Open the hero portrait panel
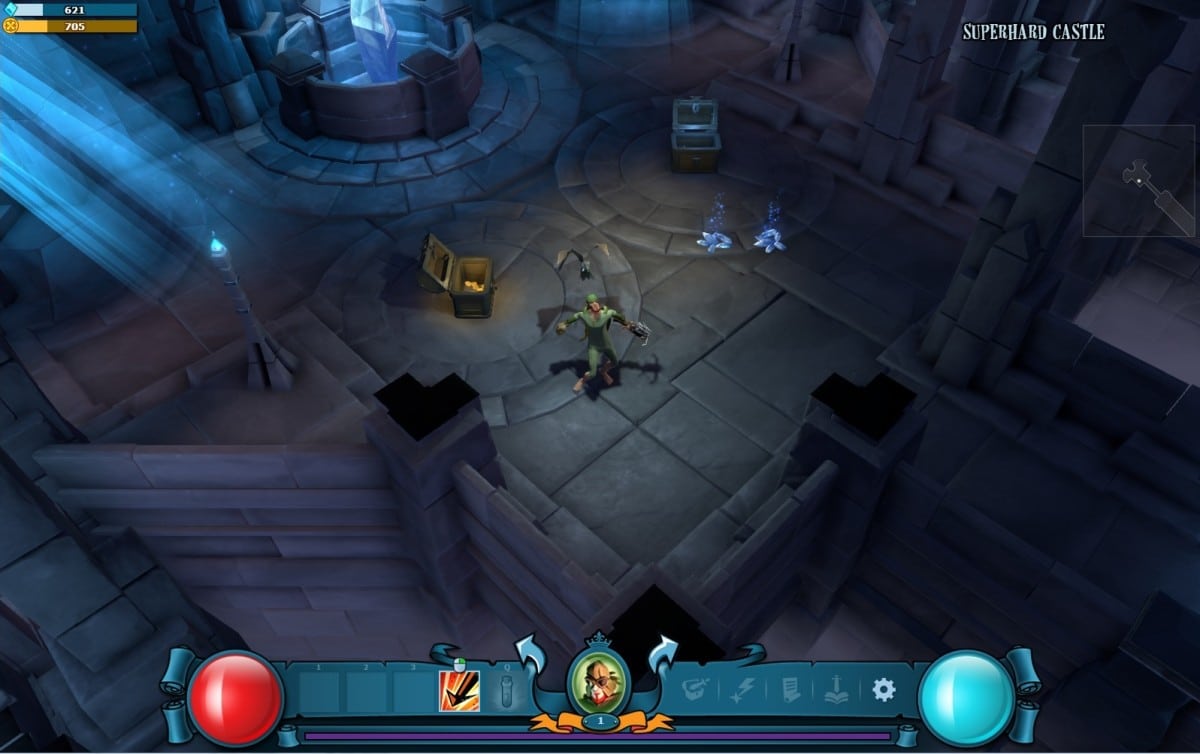The width and height of the screenshot is (1200, 754). coord(598,682)
